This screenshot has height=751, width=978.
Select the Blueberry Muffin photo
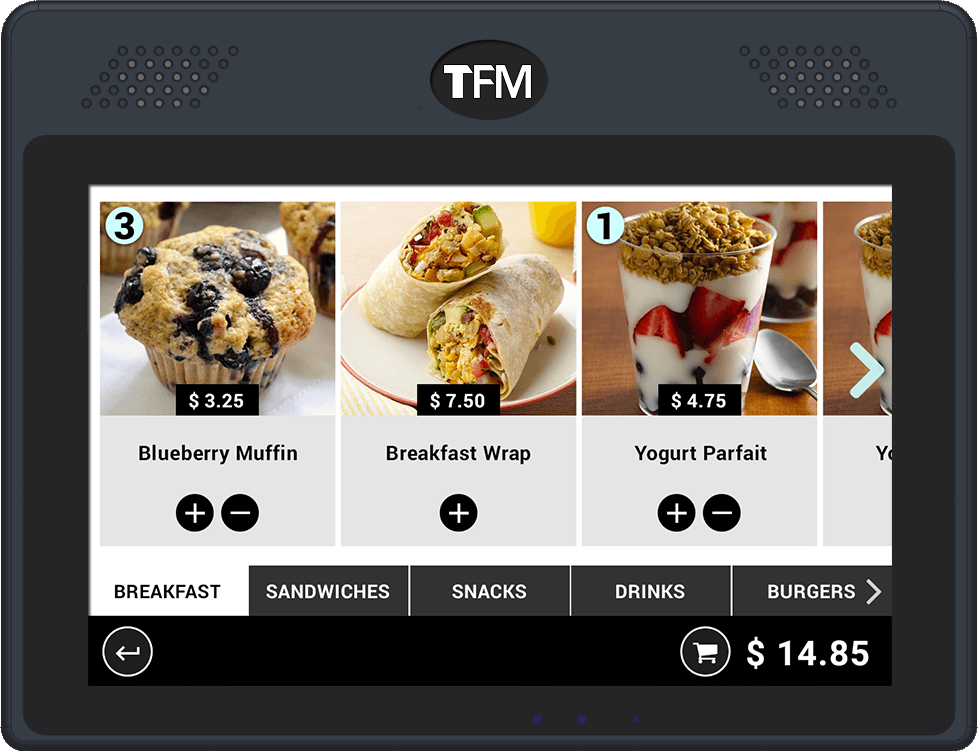(217, 300)
